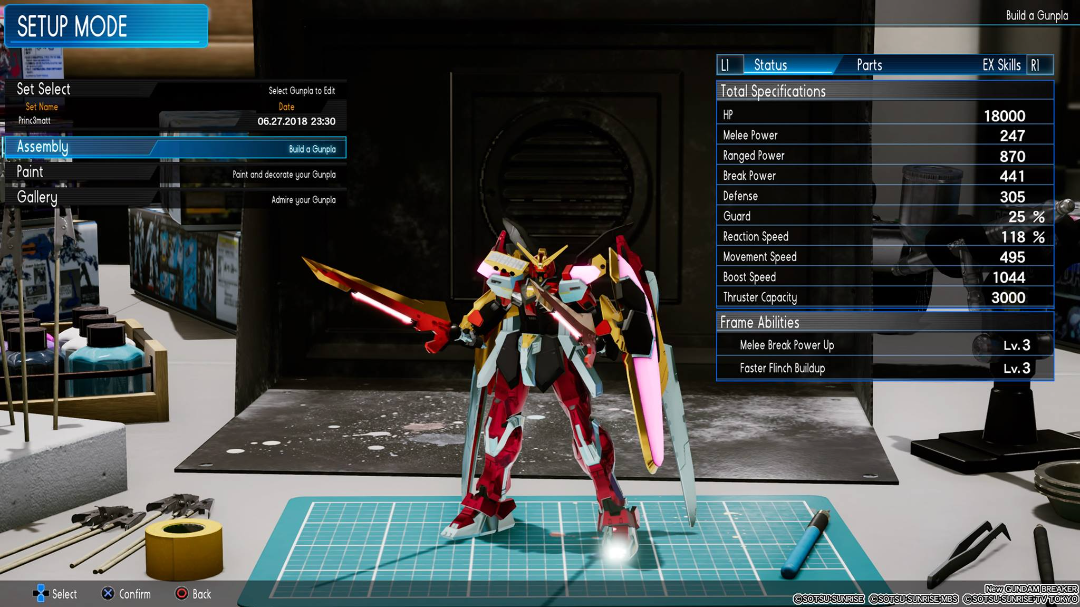Choose the Paint menu entry
1080x607 pixels.
pos(30,172)
